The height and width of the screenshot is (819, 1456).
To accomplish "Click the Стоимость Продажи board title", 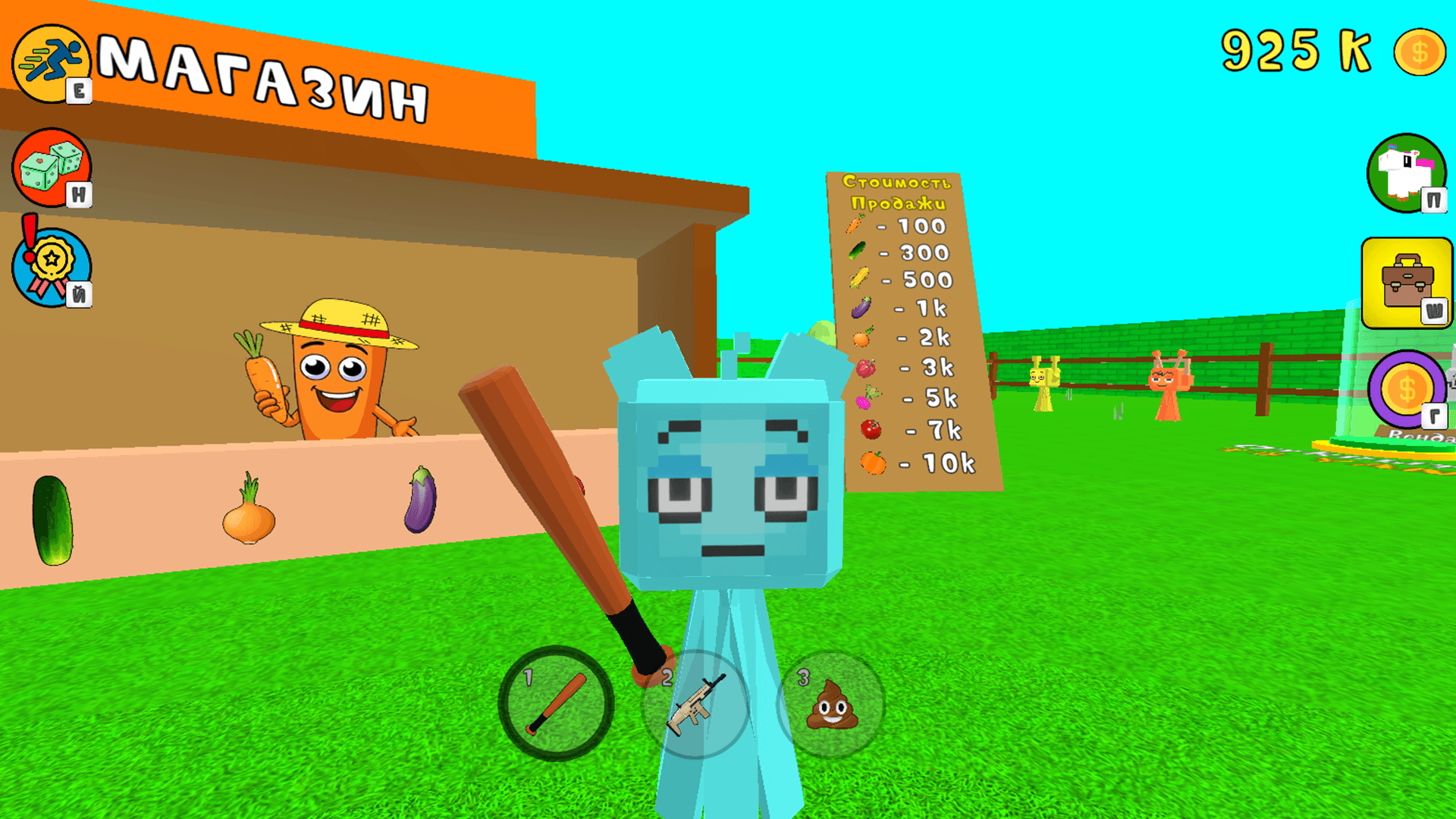I will (x=899, y=193).
